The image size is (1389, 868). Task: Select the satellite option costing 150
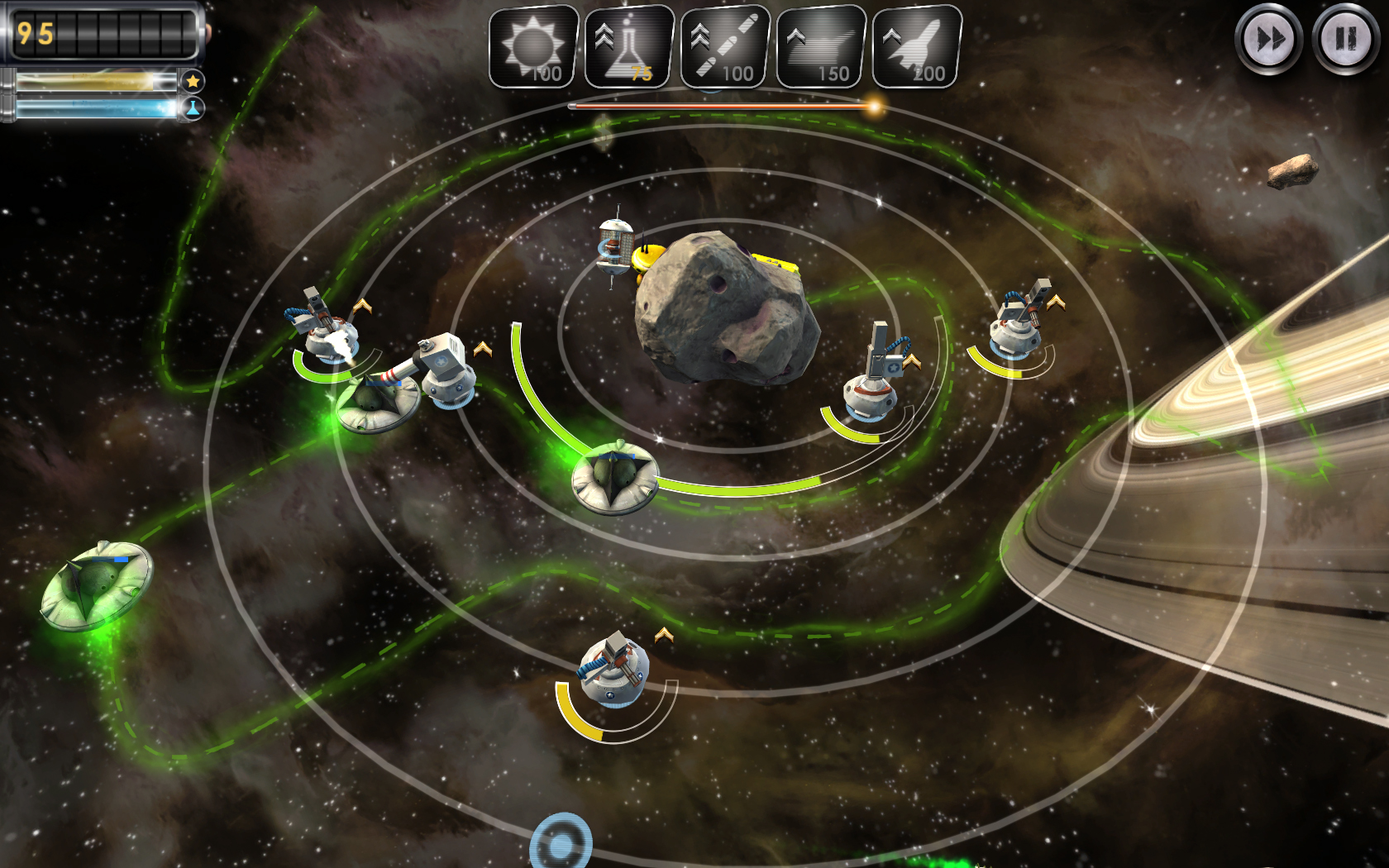tap(821, 47)
